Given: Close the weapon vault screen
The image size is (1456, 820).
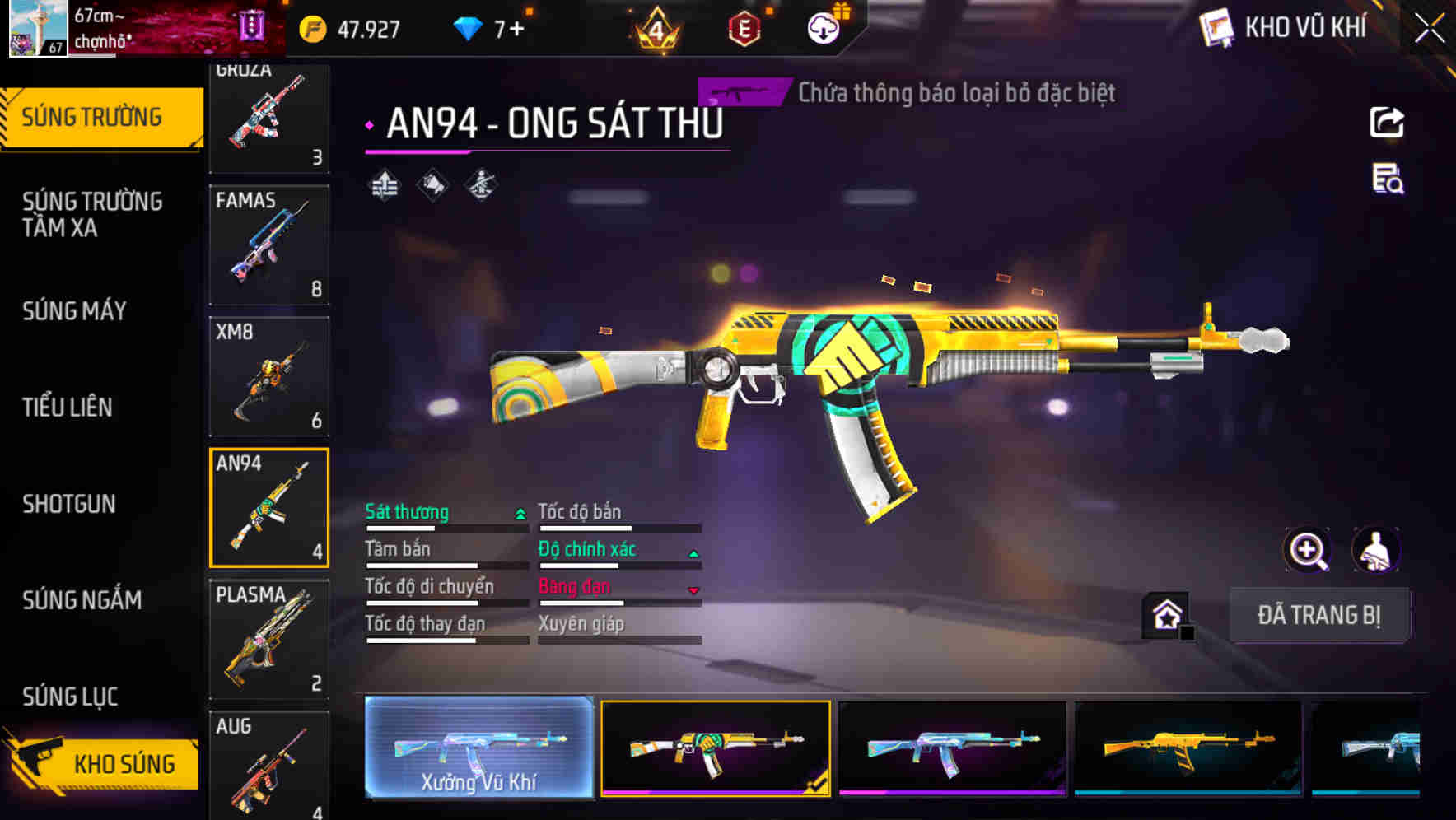Looking at the screenshot, I should click(x=1429, y=29).
